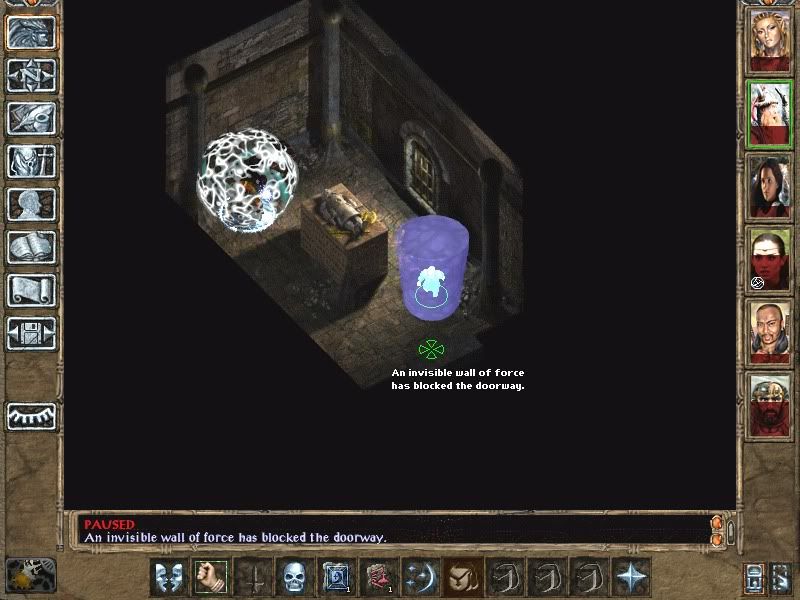Select the green-highlighted party portrait

pyautogui.click(x=770, y=113)
